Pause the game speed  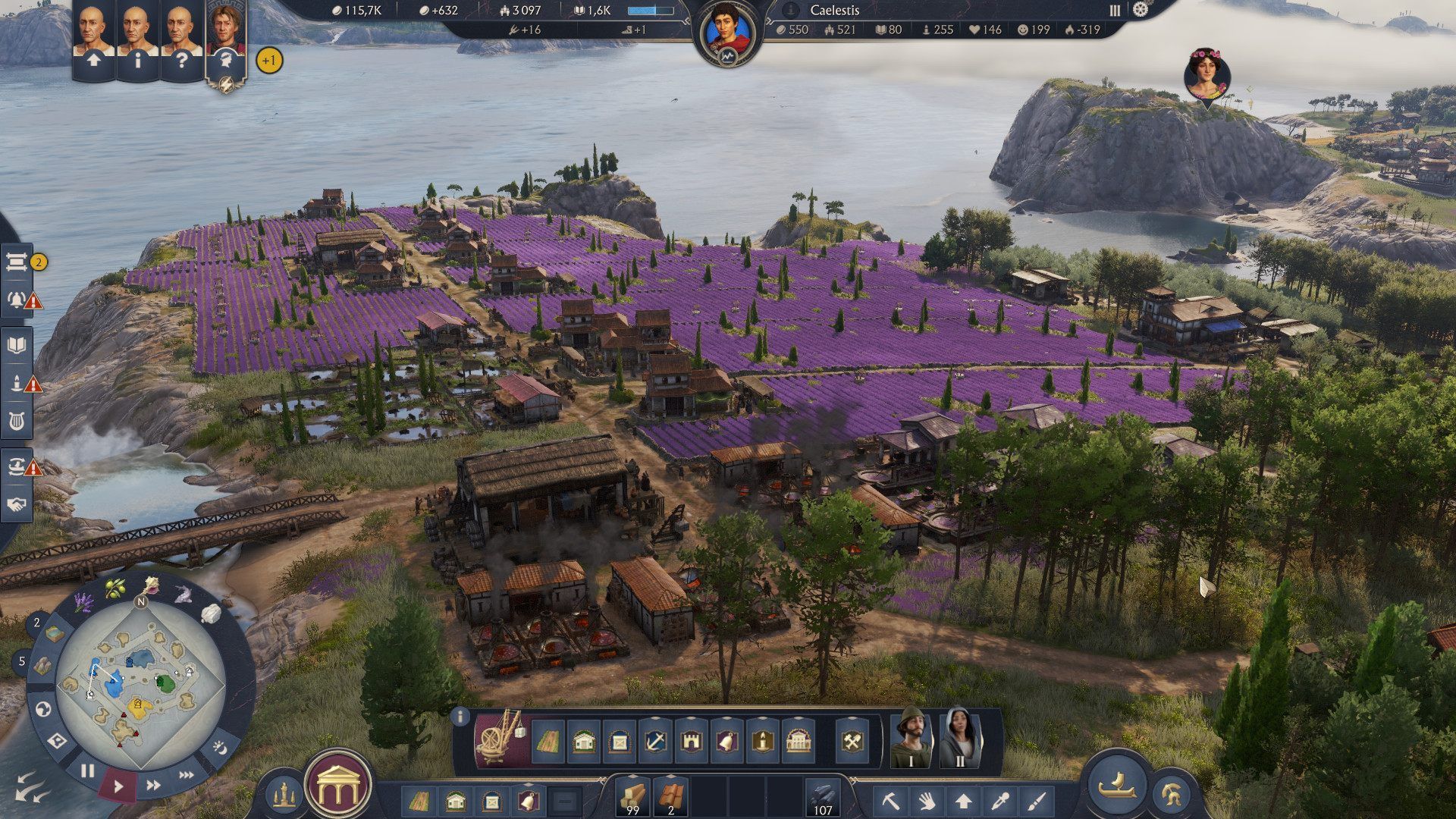(x=88, y=771)
